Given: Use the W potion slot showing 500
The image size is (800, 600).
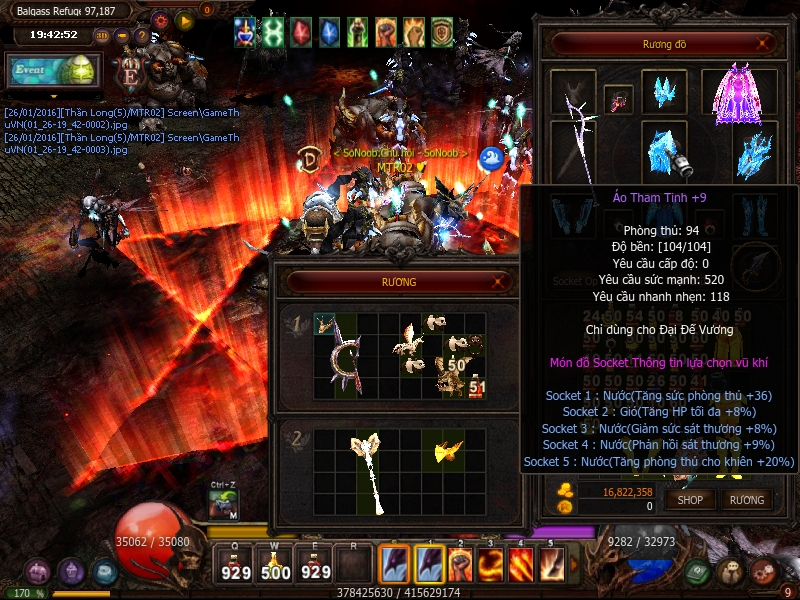Looking at the screenshot, I should [x=275, y=565].
